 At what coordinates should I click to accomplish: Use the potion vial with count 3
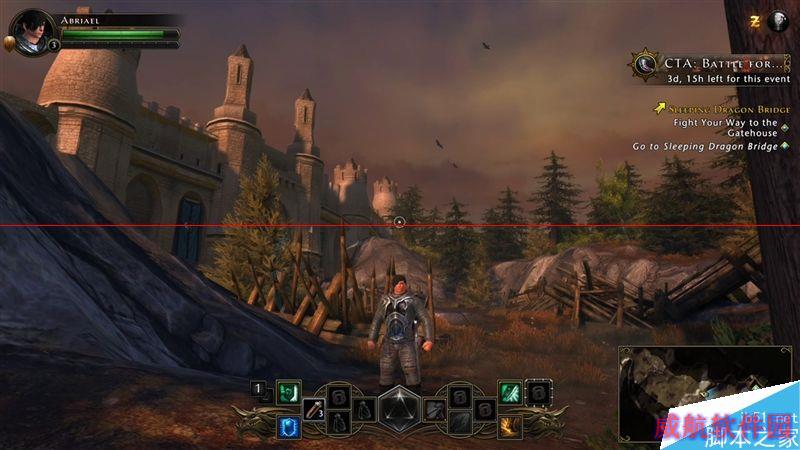tap(314, 409)
